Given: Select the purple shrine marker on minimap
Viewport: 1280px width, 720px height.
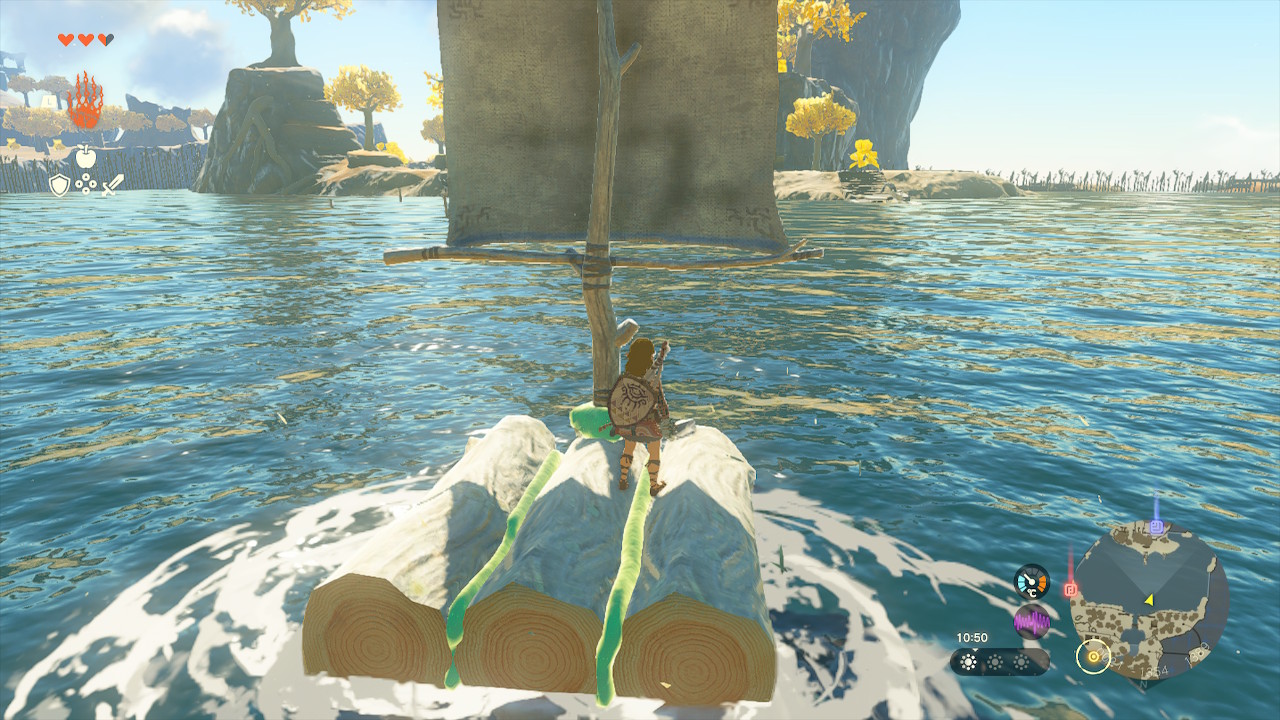Looking at the screenshot, I should click(1156, 526).
